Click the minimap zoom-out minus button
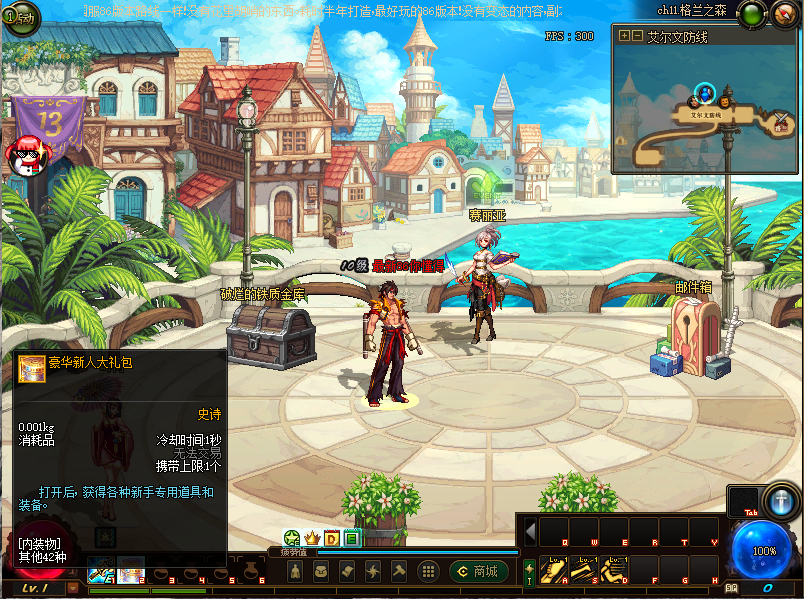The width and height of the screenshot is (804, 599). (x=637, y=36)
